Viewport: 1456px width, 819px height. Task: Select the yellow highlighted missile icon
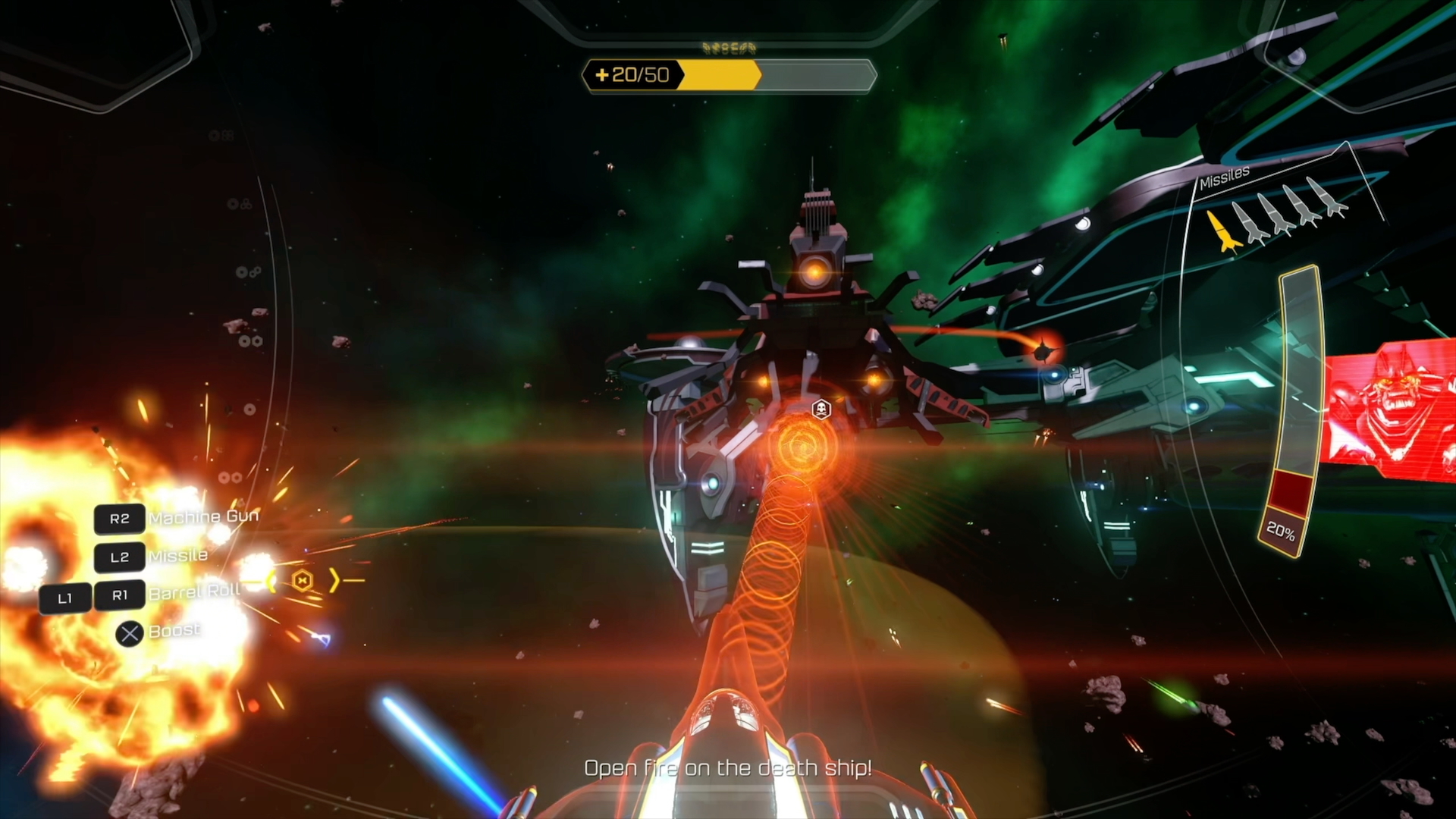coord(1223,231)
